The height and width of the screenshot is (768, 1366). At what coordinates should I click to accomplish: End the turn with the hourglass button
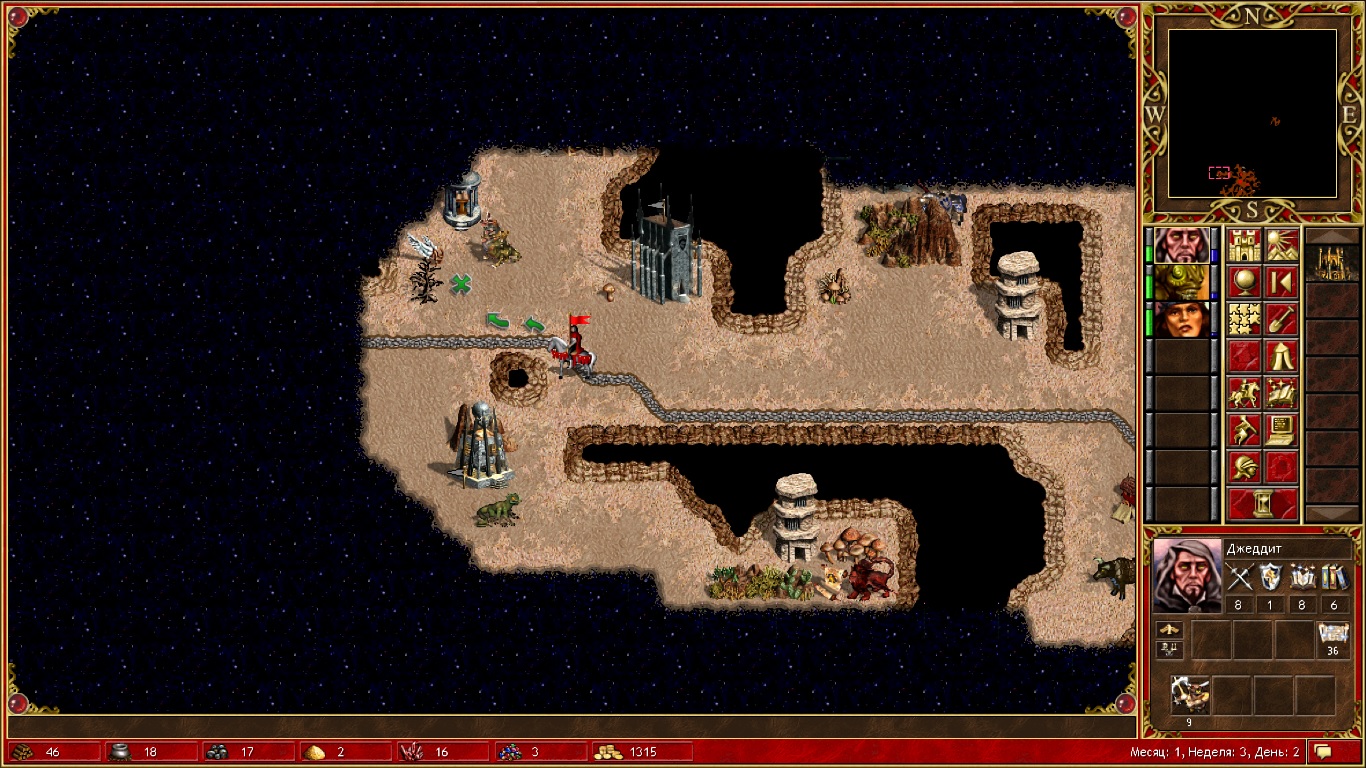coord(1263,505)
